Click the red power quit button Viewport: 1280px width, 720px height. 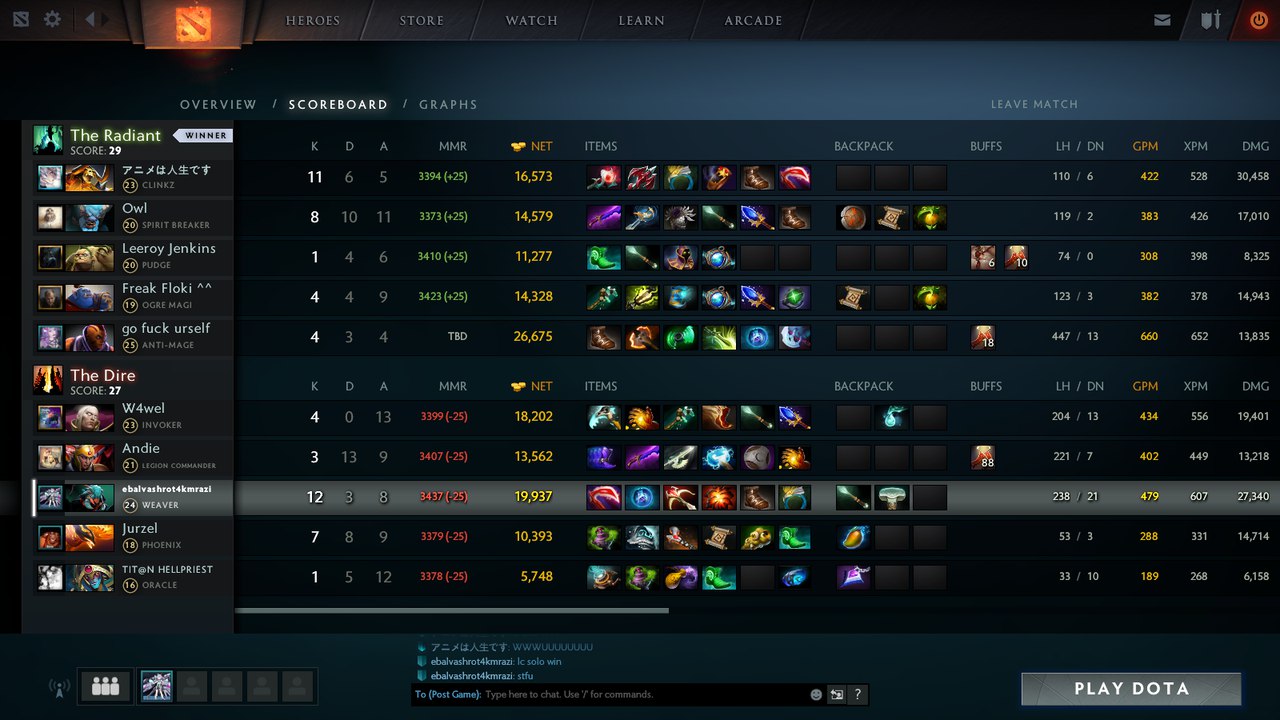click(x=1258, y=20)
